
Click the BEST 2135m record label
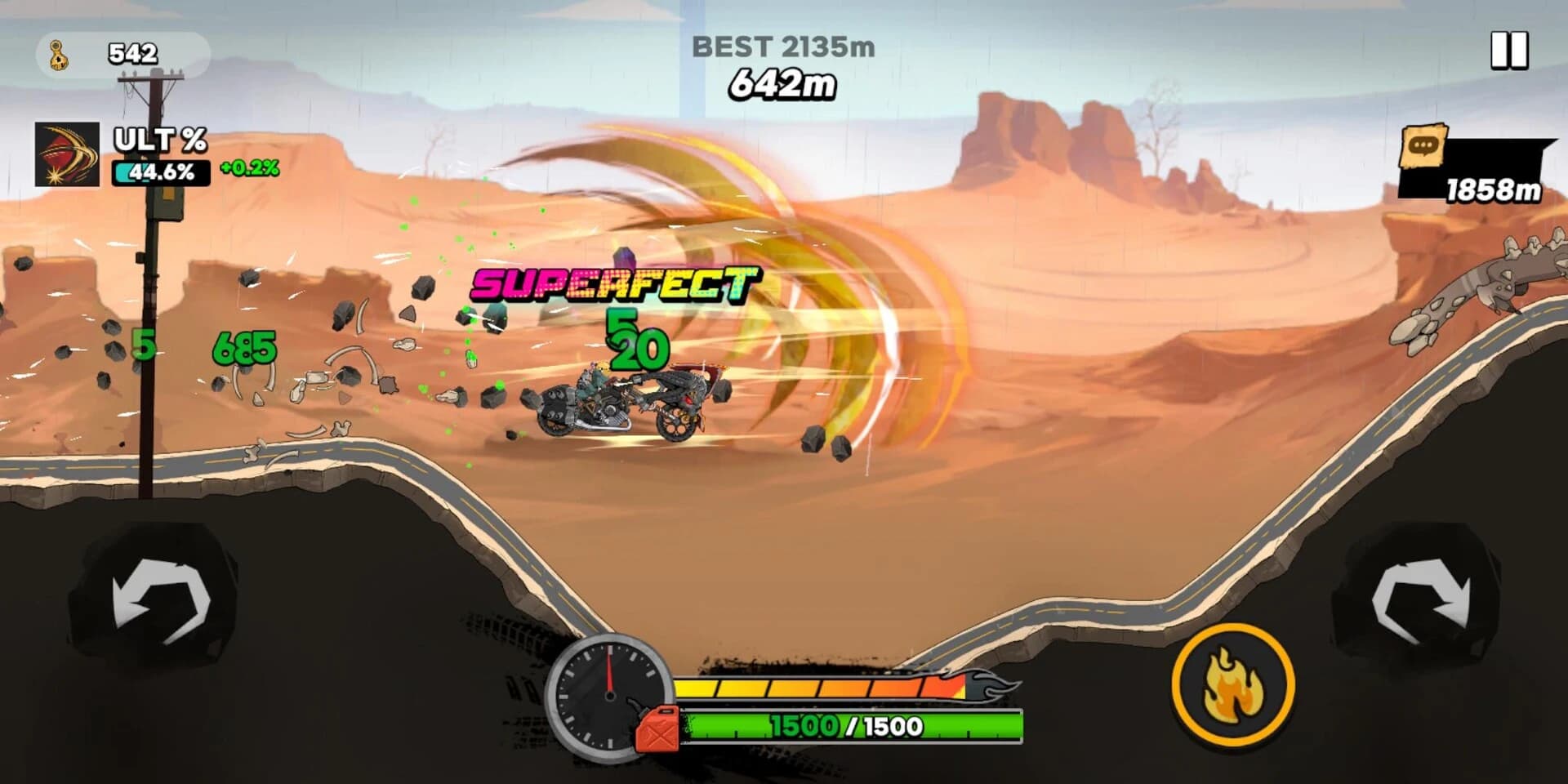pos(782,47)
